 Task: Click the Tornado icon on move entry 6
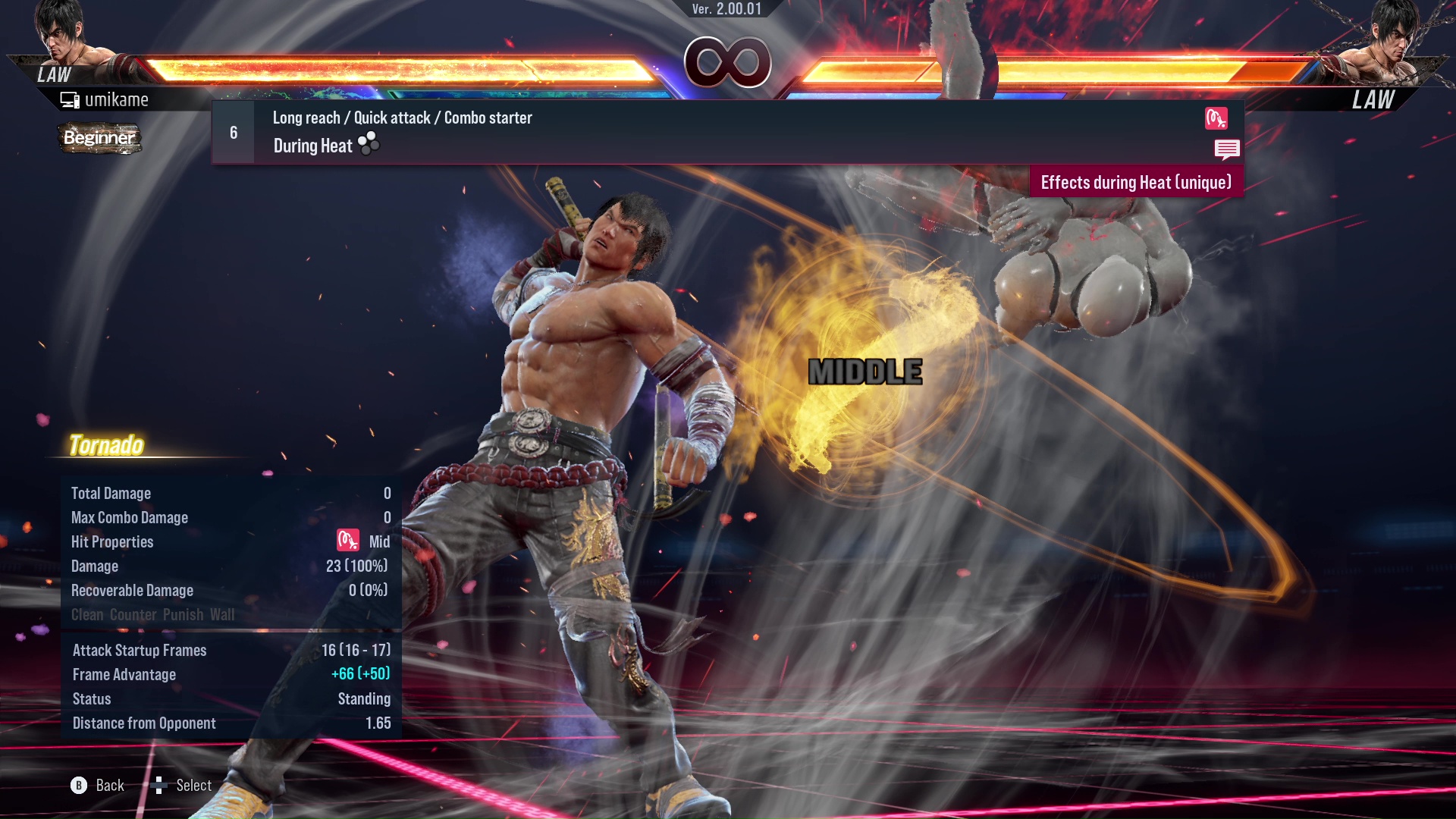click(1216, 119)
